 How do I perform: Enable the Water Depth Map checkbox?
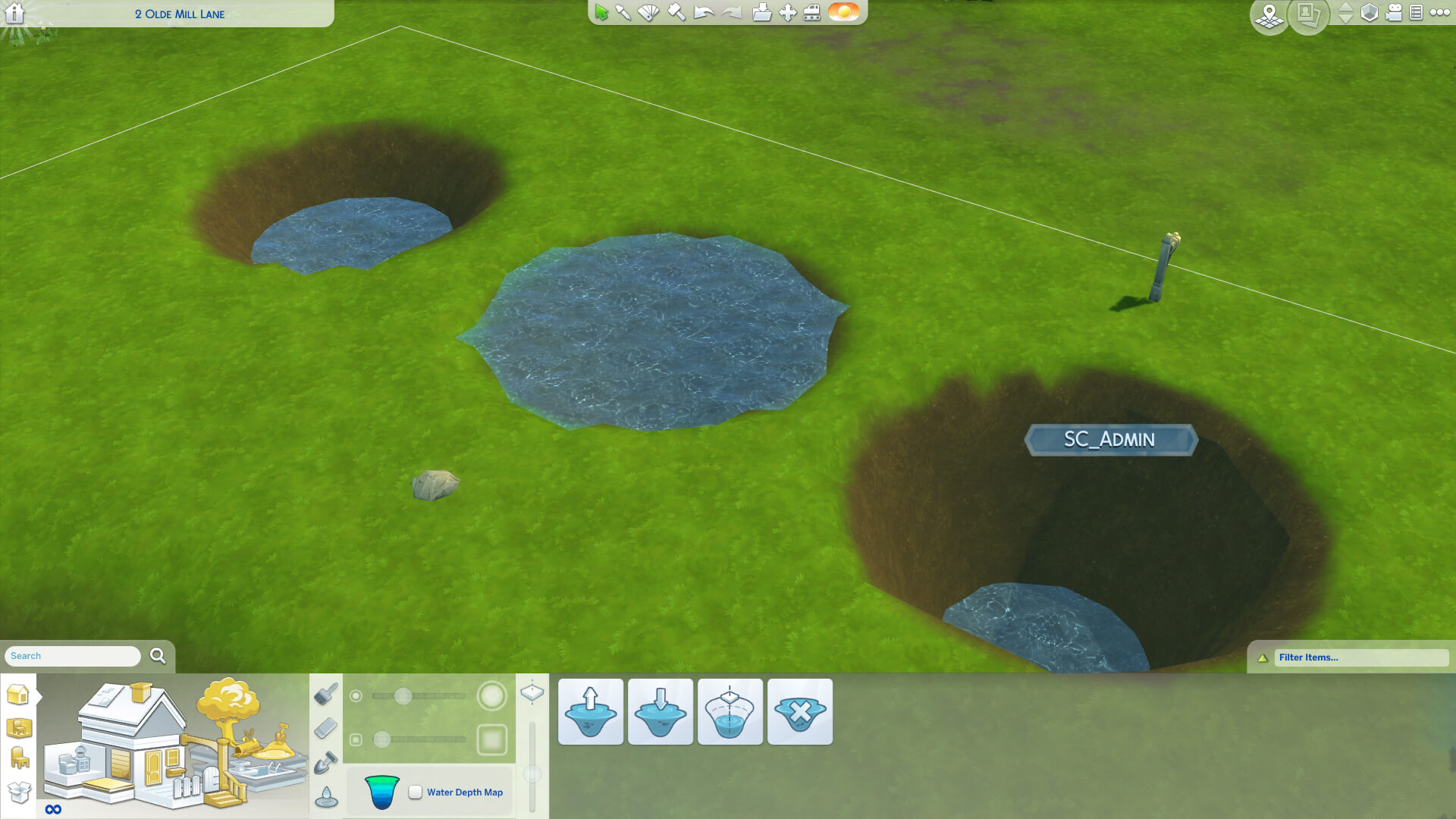point(416,792)
